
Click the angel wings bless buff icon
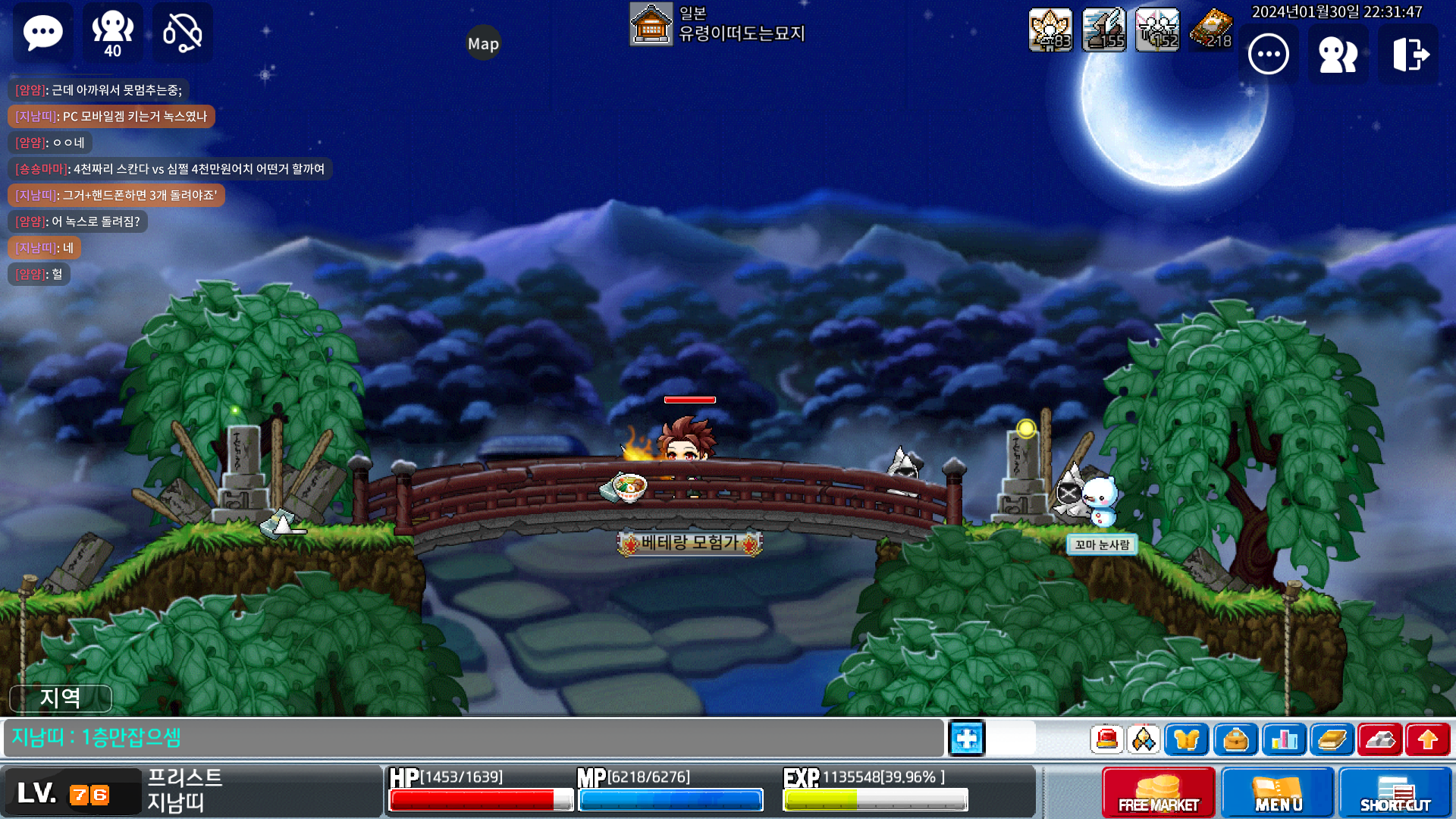tap(1157, 30)
